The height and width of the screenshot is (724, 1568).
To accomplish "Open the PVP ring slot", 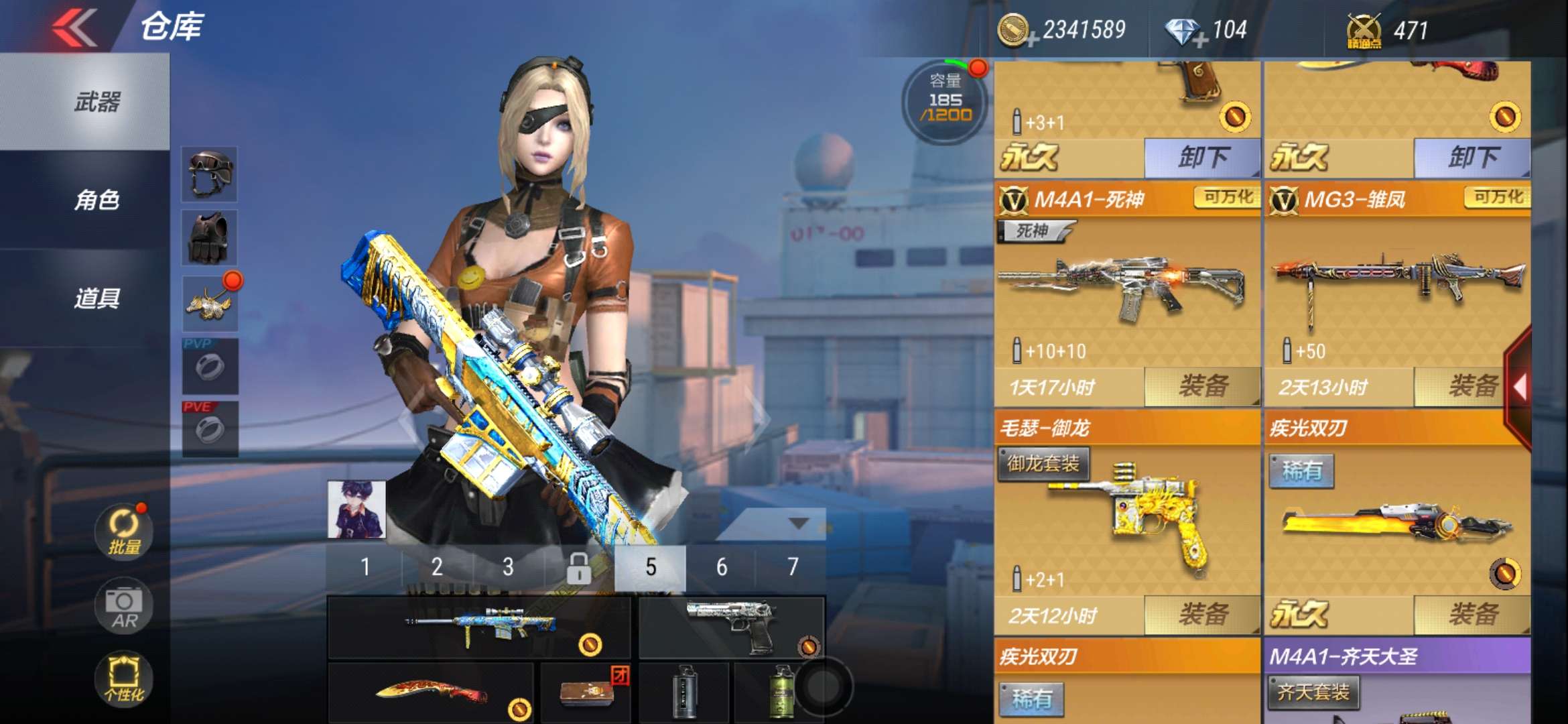I will click(210, 366).
